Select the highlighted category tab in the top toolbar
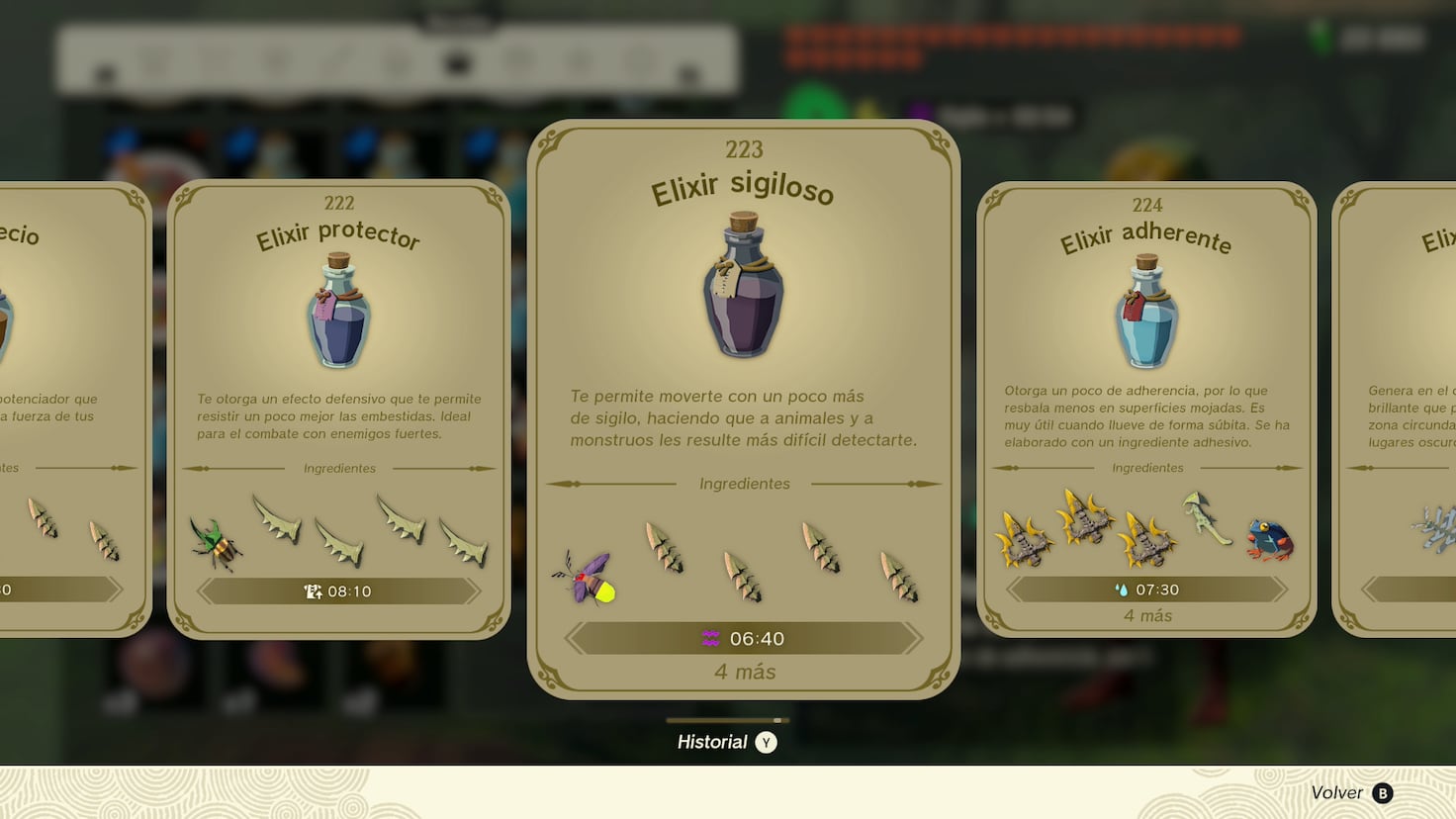Viewport: 1456px width, 819px height. 455,61
